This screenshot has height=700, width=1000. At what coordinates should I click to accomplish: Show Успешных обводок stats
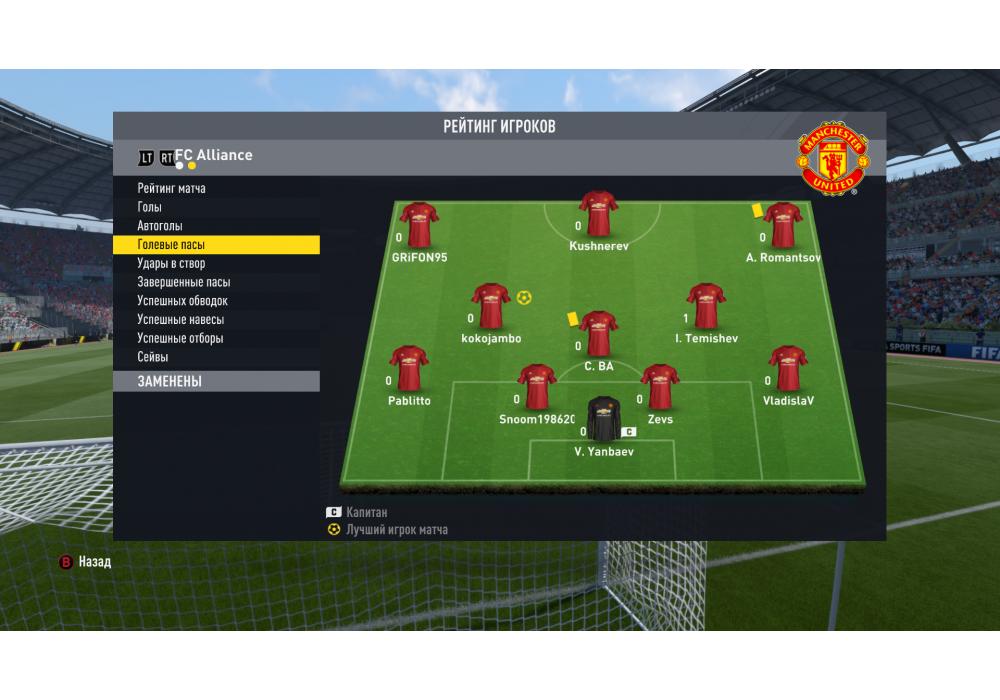(x=183, y=301)
